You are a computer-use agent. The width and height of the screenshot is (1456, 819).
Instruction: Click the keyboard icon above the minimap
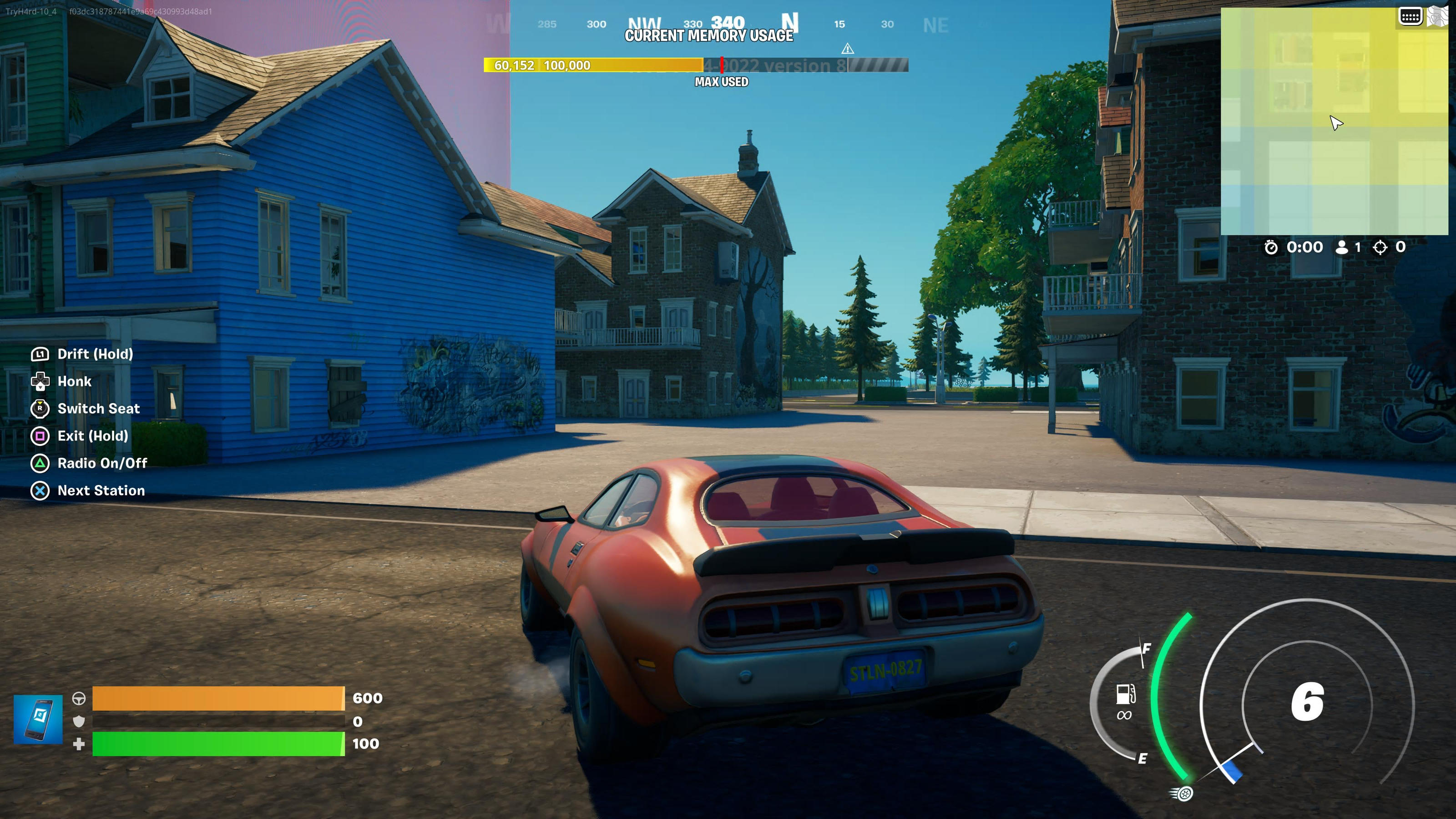(x=1410, y=16)
